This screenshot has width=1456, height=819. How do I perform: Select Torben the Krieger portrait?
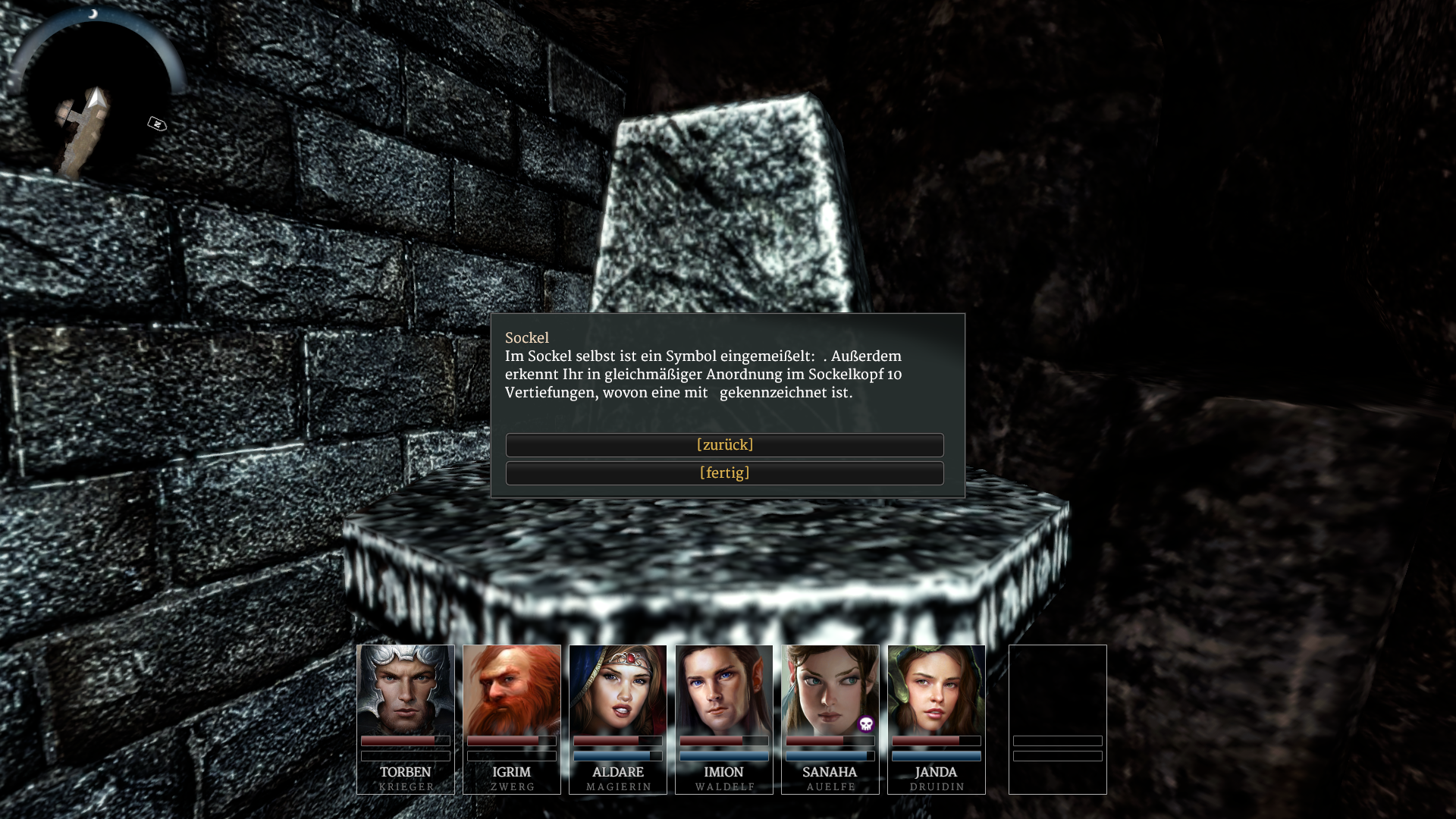[406, 690]
